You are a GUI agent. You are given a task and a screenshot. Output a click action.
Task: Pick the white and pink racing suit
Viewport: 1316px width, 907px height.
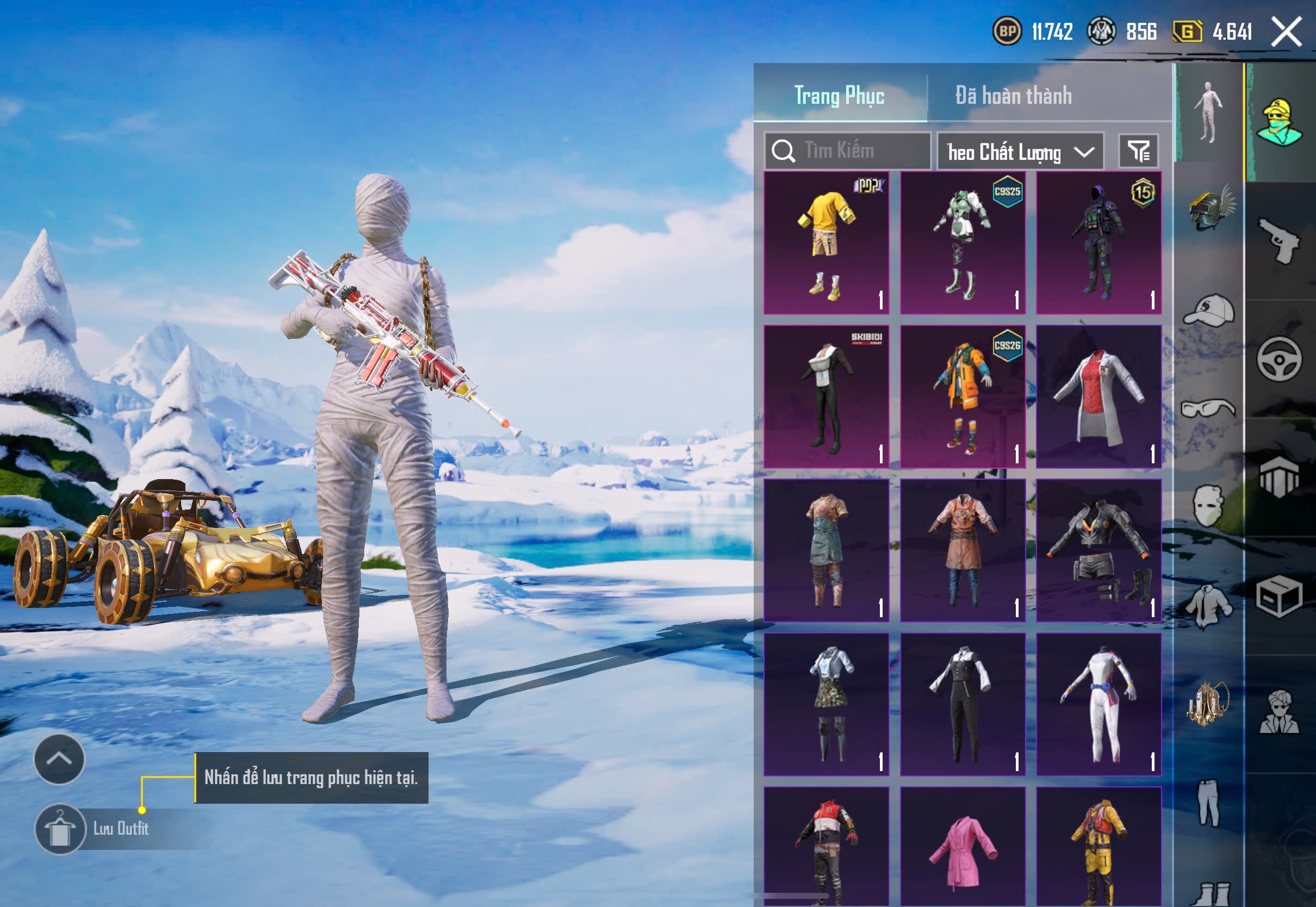[x=1098, y=704]
